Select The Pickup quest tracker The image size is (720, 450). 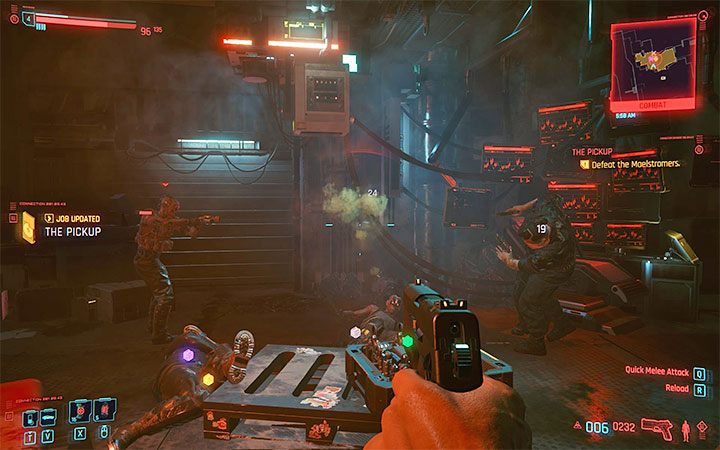tap(592, 151)
